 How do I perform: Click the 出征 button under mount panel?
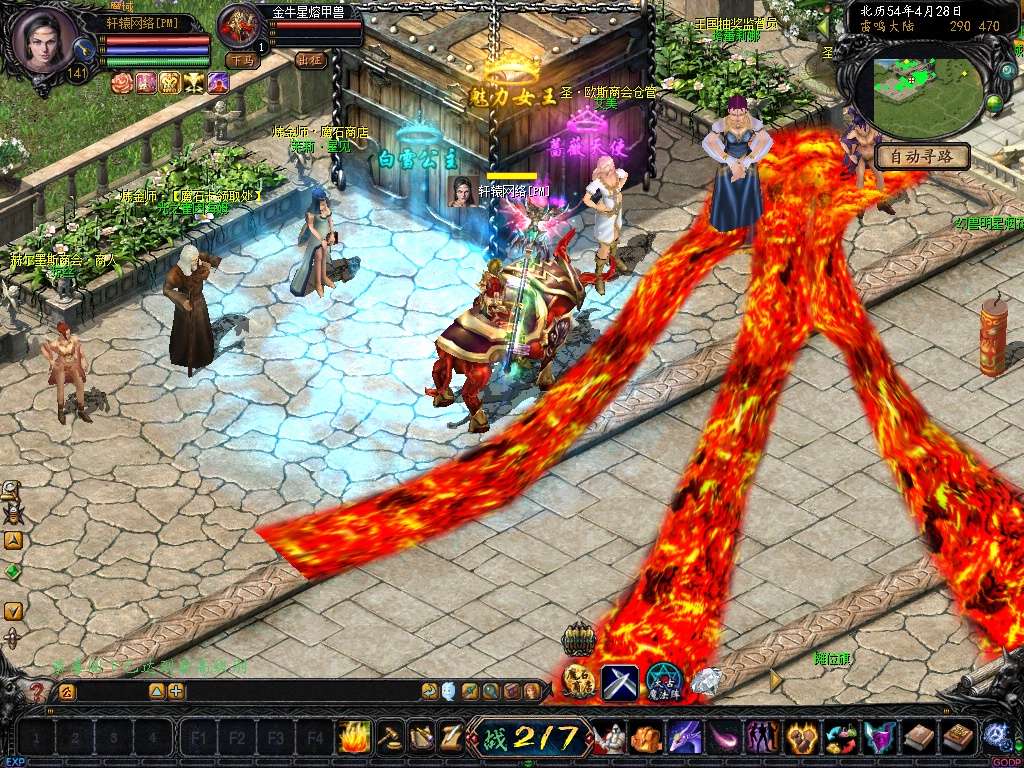pos(311,60)
